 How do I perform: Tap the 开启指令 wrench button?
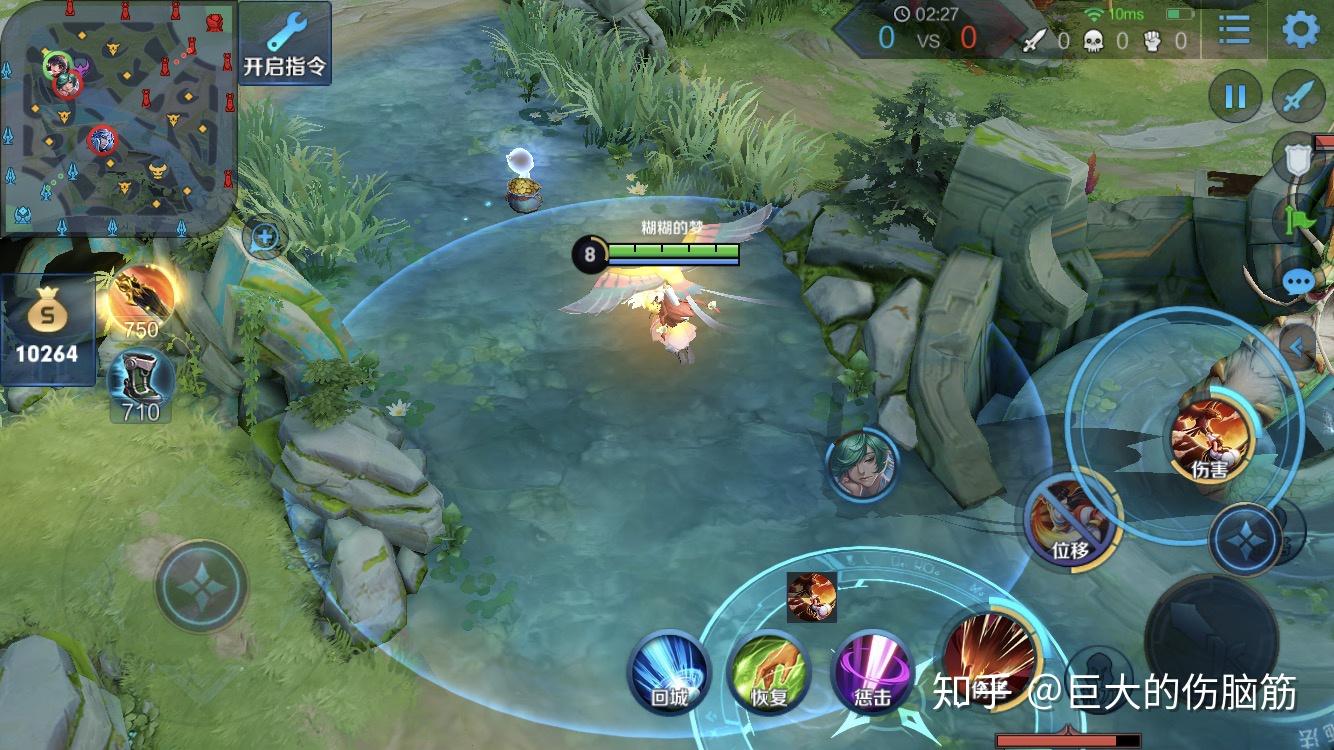(284, 42)
